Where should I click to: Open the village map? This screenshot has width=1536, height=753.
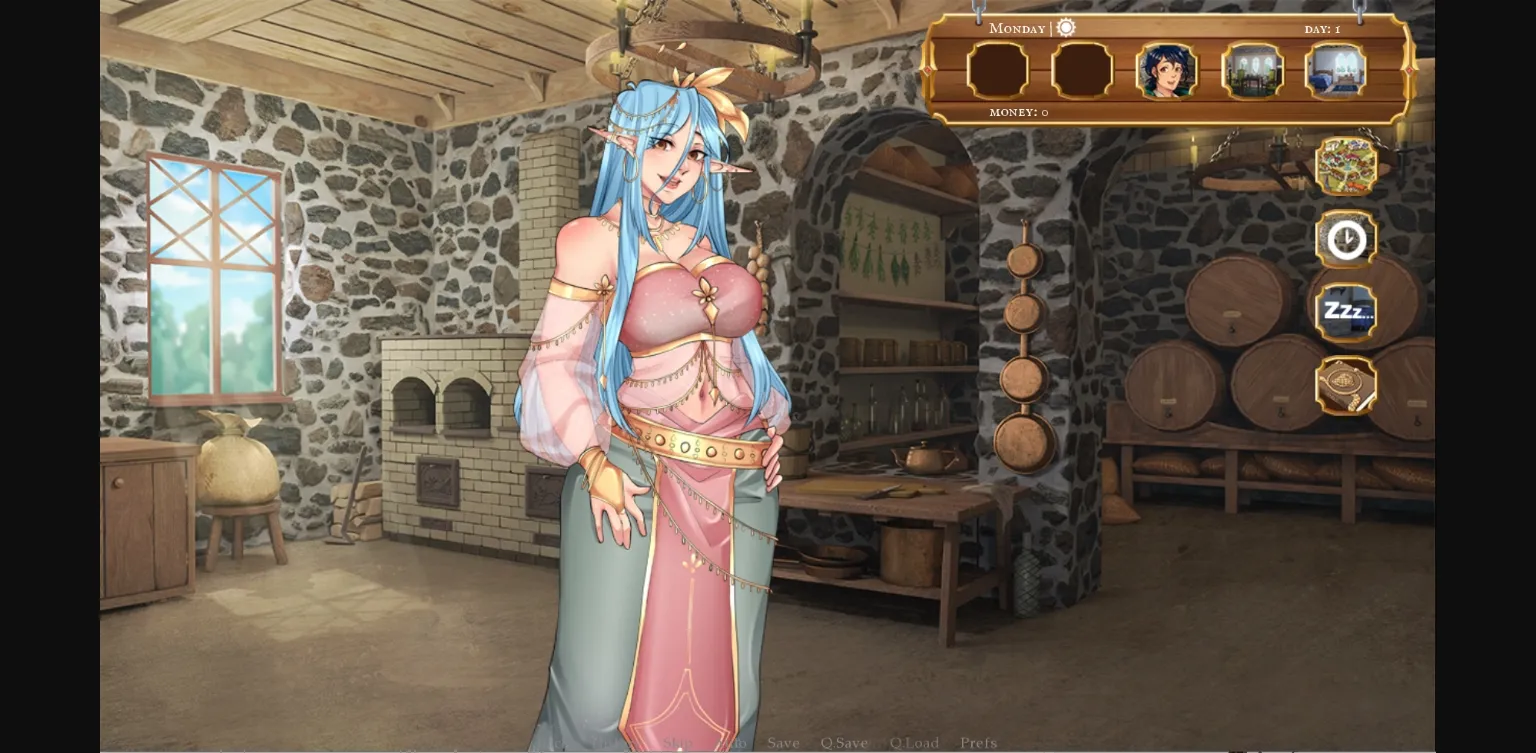[1346, 166]
